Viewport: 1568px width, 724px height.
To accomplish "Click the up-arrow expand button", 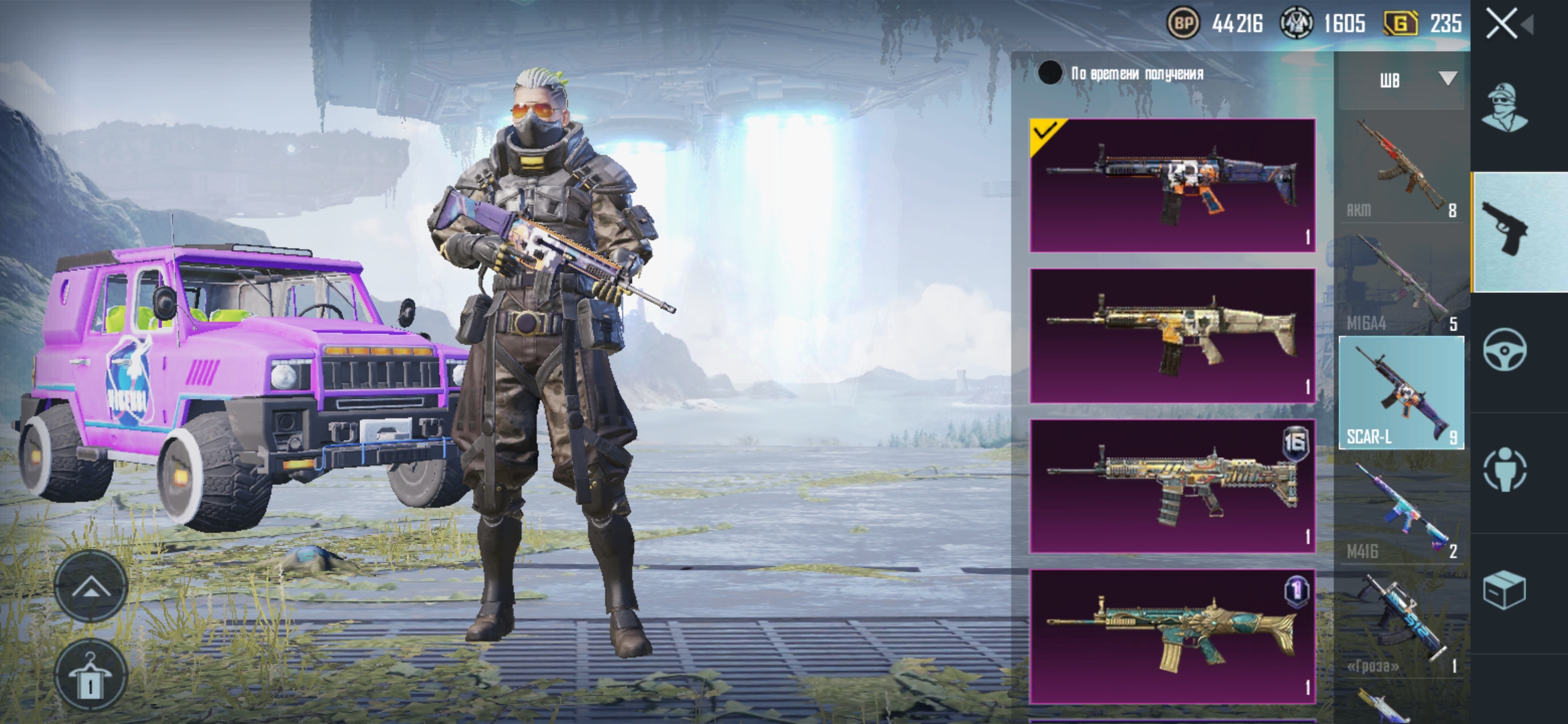I will click(90, 588).
